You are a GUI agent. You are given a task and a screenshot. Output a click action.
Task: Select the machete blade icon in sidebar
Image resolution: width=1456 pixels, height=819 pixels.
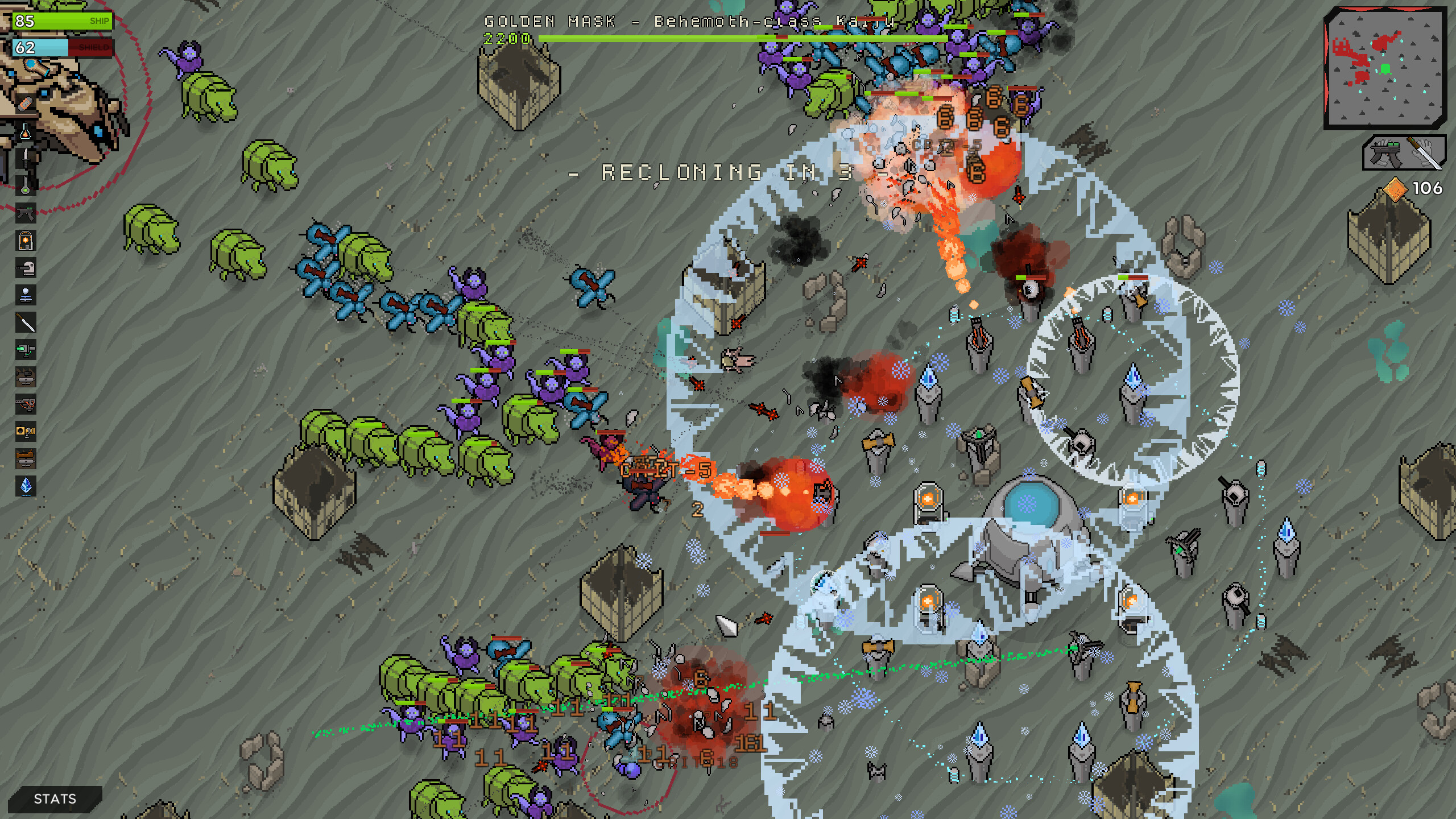point(26,321)
